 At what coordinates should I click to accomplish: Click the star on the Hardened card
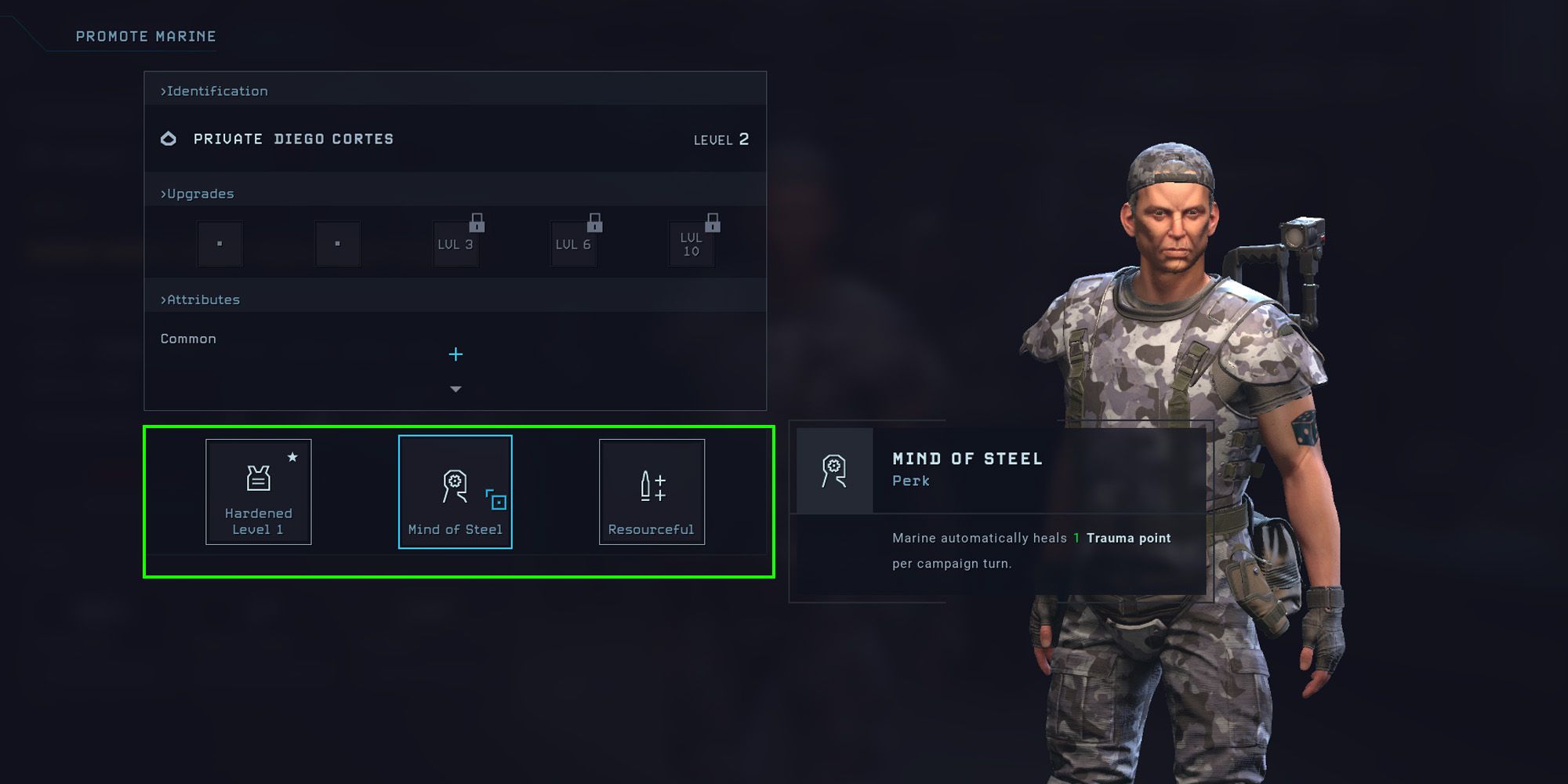[x=294, y=457]
